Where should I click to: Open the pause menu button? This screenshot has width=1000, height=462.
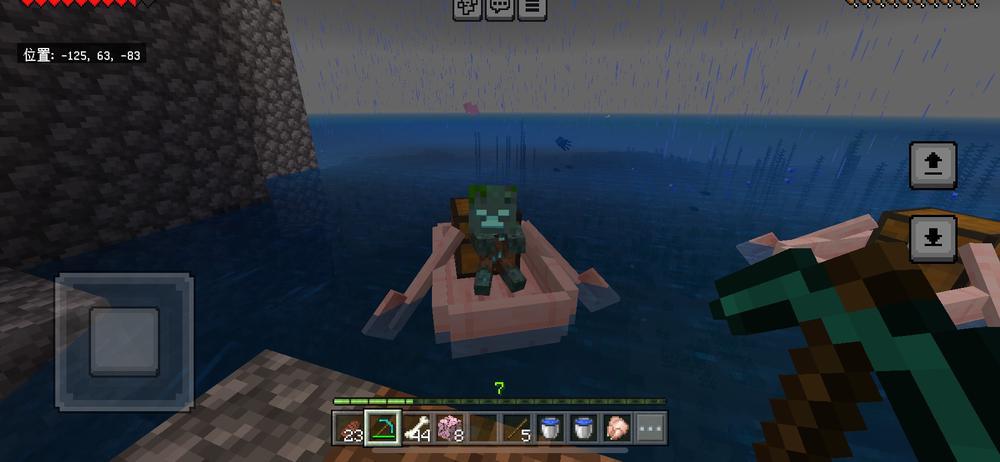click(532, 9)
